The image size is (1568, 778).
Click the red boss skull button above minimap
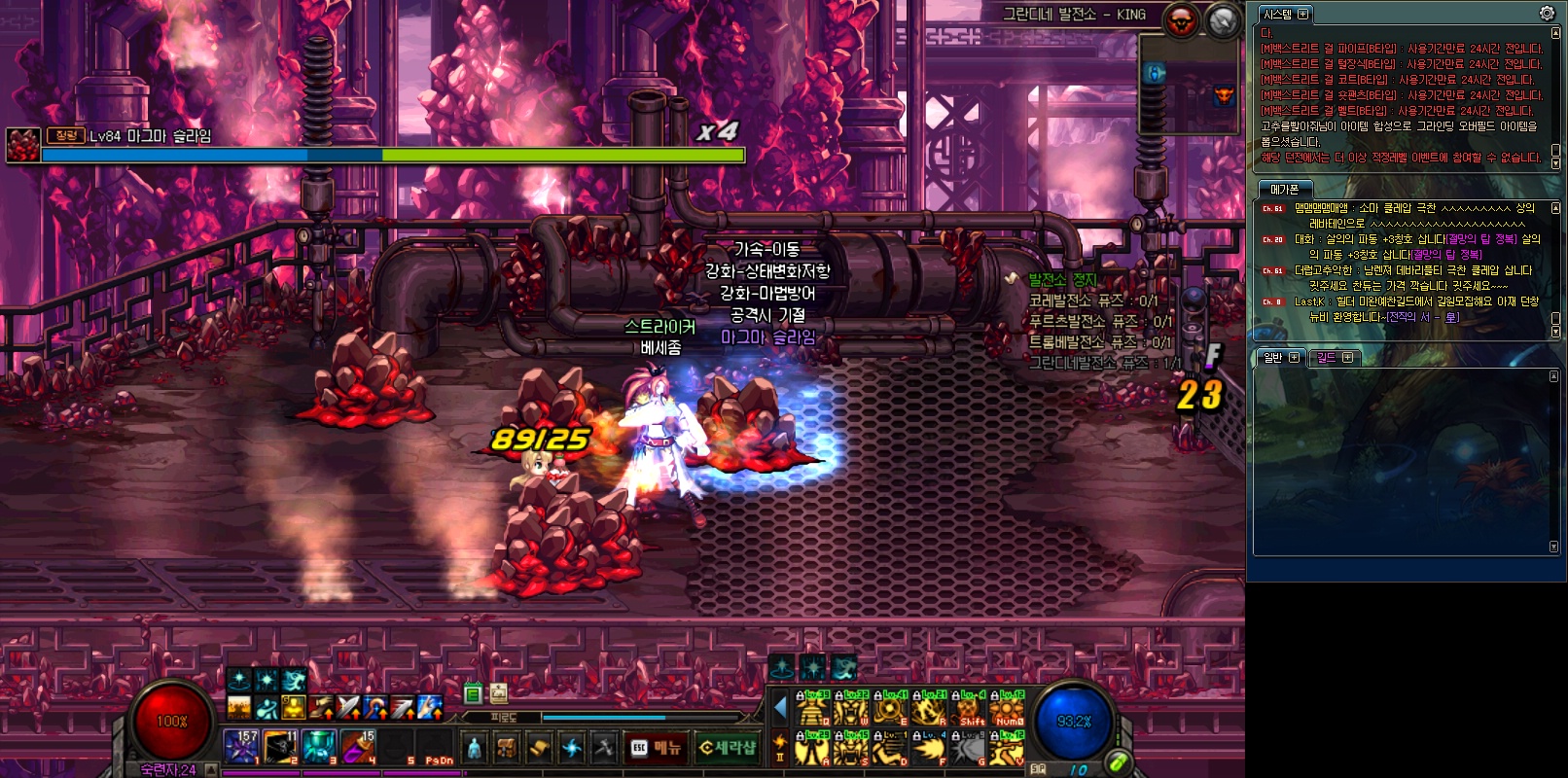tap(1182, 20)
